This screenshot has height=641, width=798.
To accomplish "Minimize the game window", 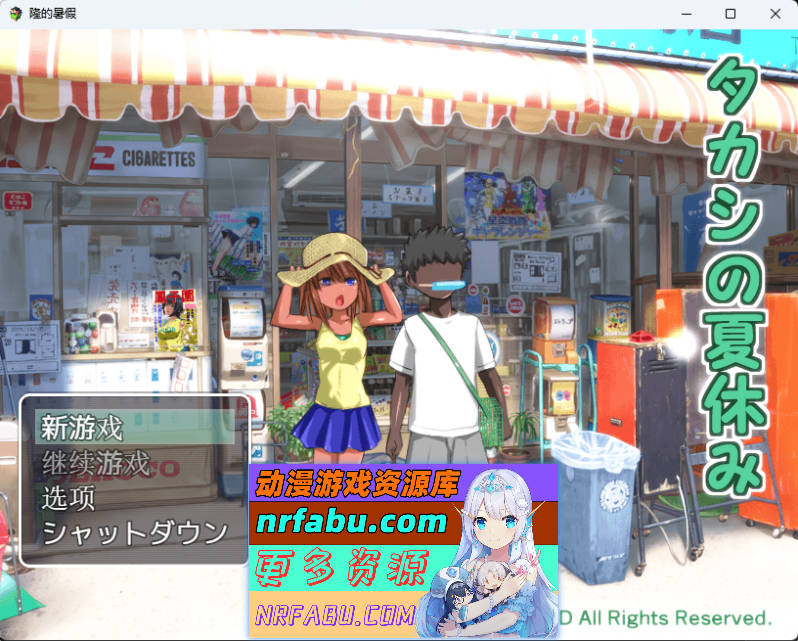I will [x=686, y=14].
